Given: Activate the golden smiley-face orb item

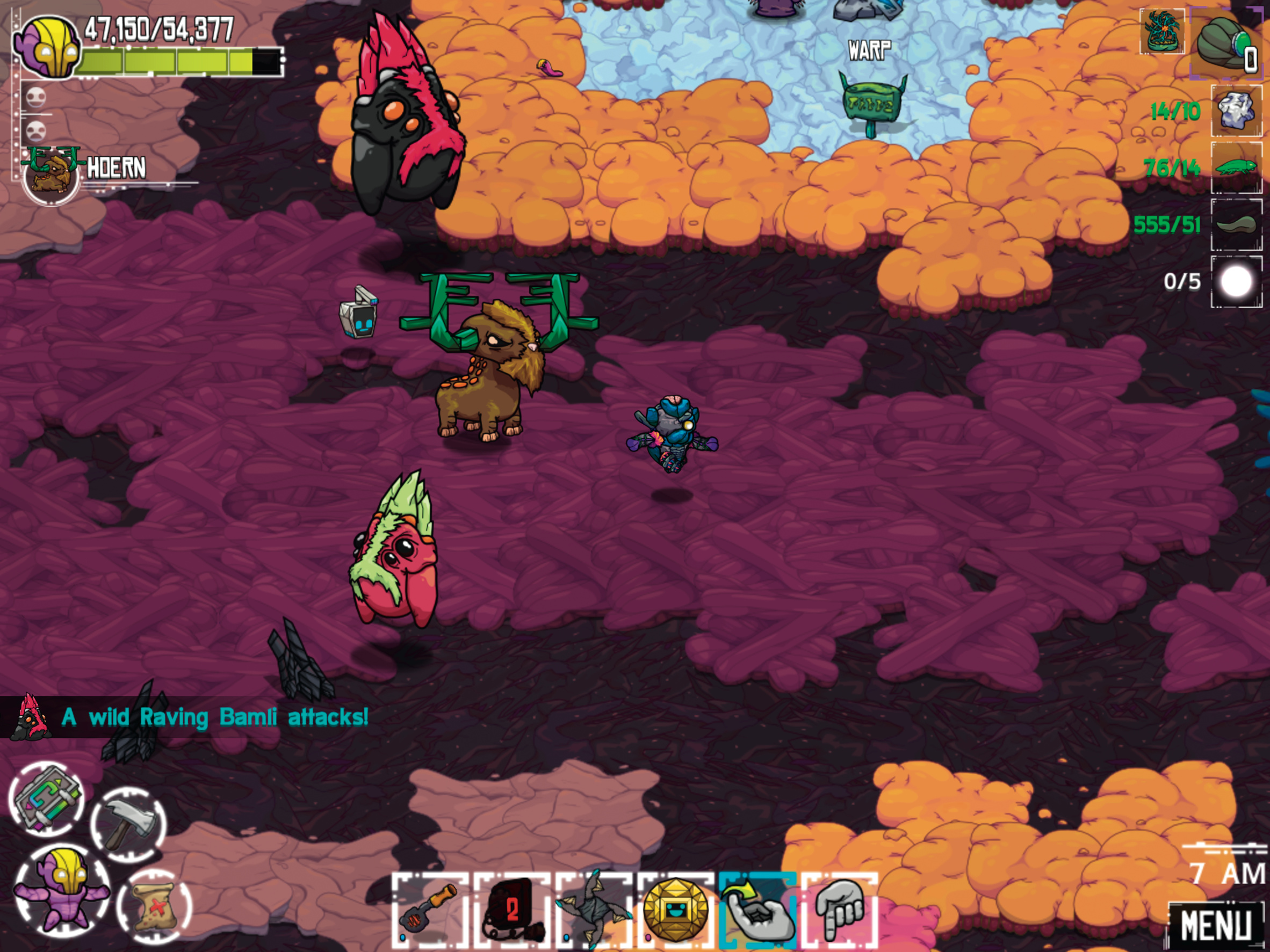Looking at the screenshot, I should coord(675,910).
